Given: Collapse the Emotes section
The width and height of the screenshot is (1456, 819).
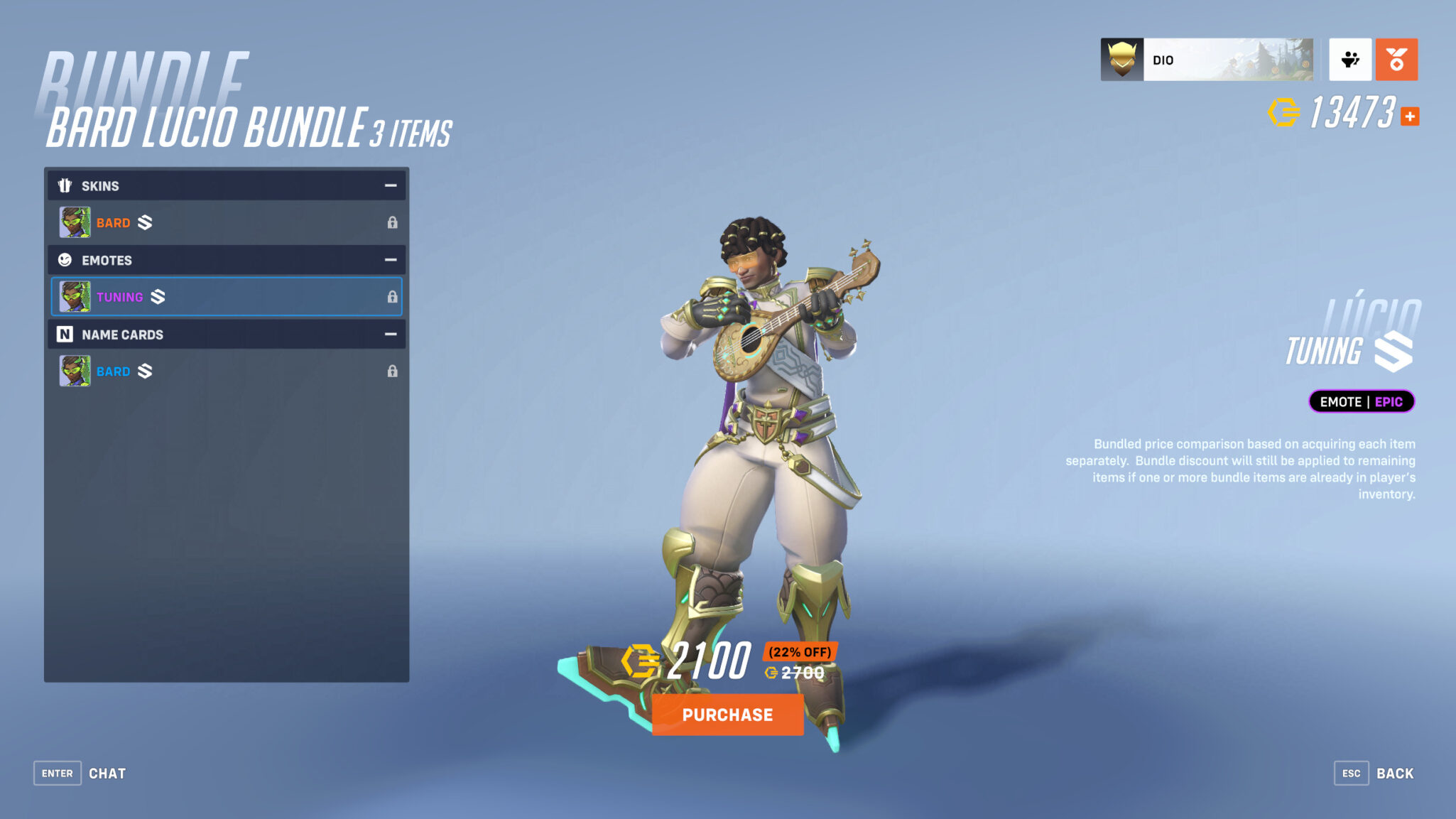Looking at the screenshot, I should coord(389,260).
